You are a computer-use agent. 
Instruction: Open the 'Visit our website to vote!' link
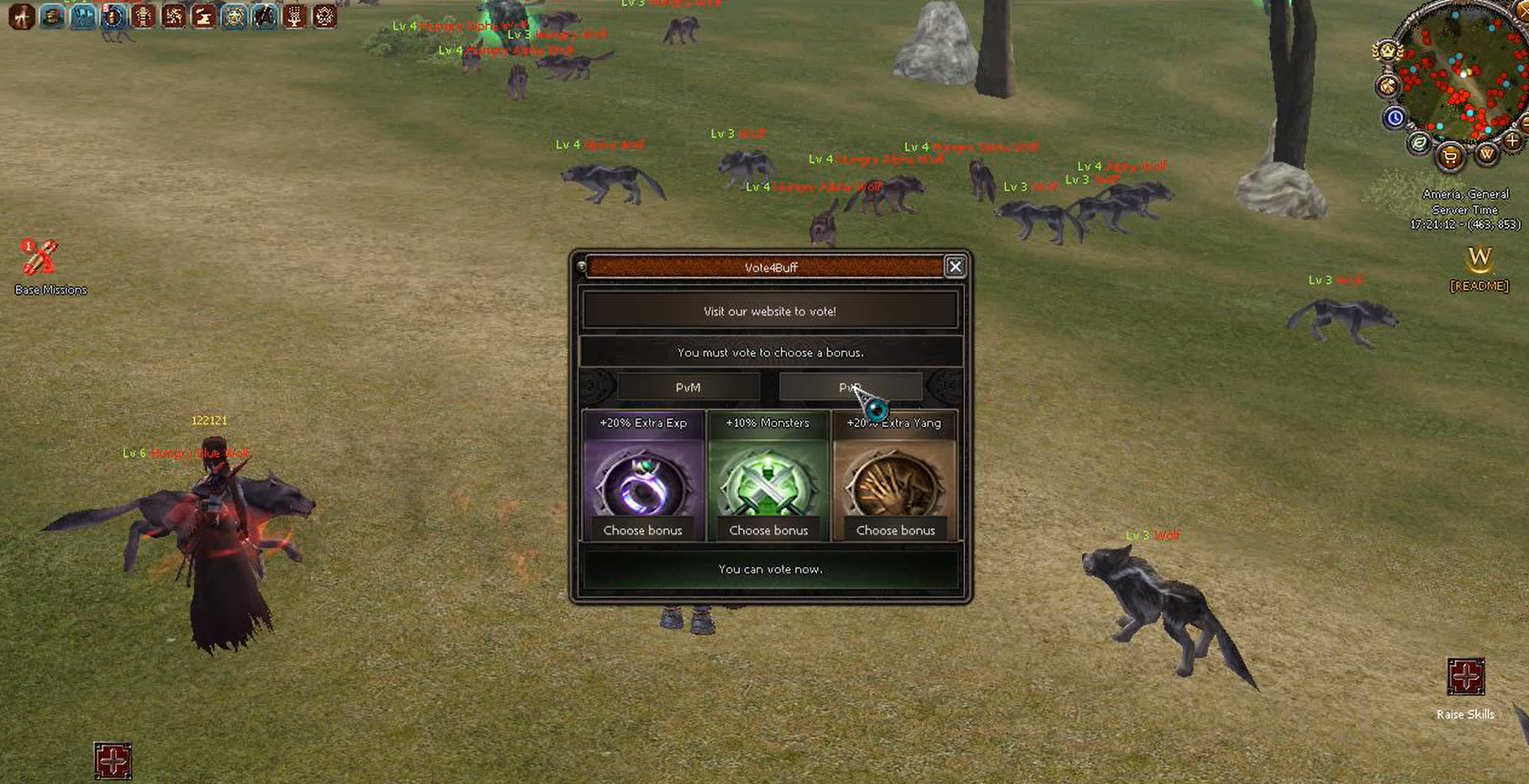[770, 311]
